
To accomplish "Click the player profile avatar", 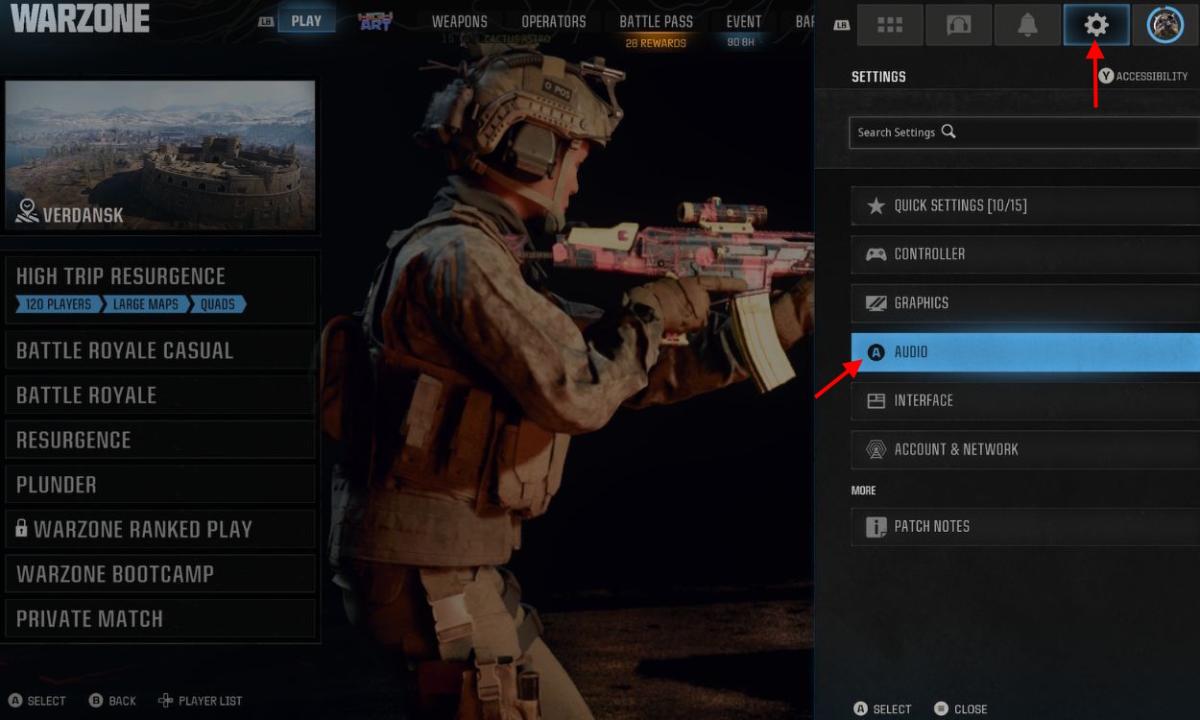I will pos(1165,25).
